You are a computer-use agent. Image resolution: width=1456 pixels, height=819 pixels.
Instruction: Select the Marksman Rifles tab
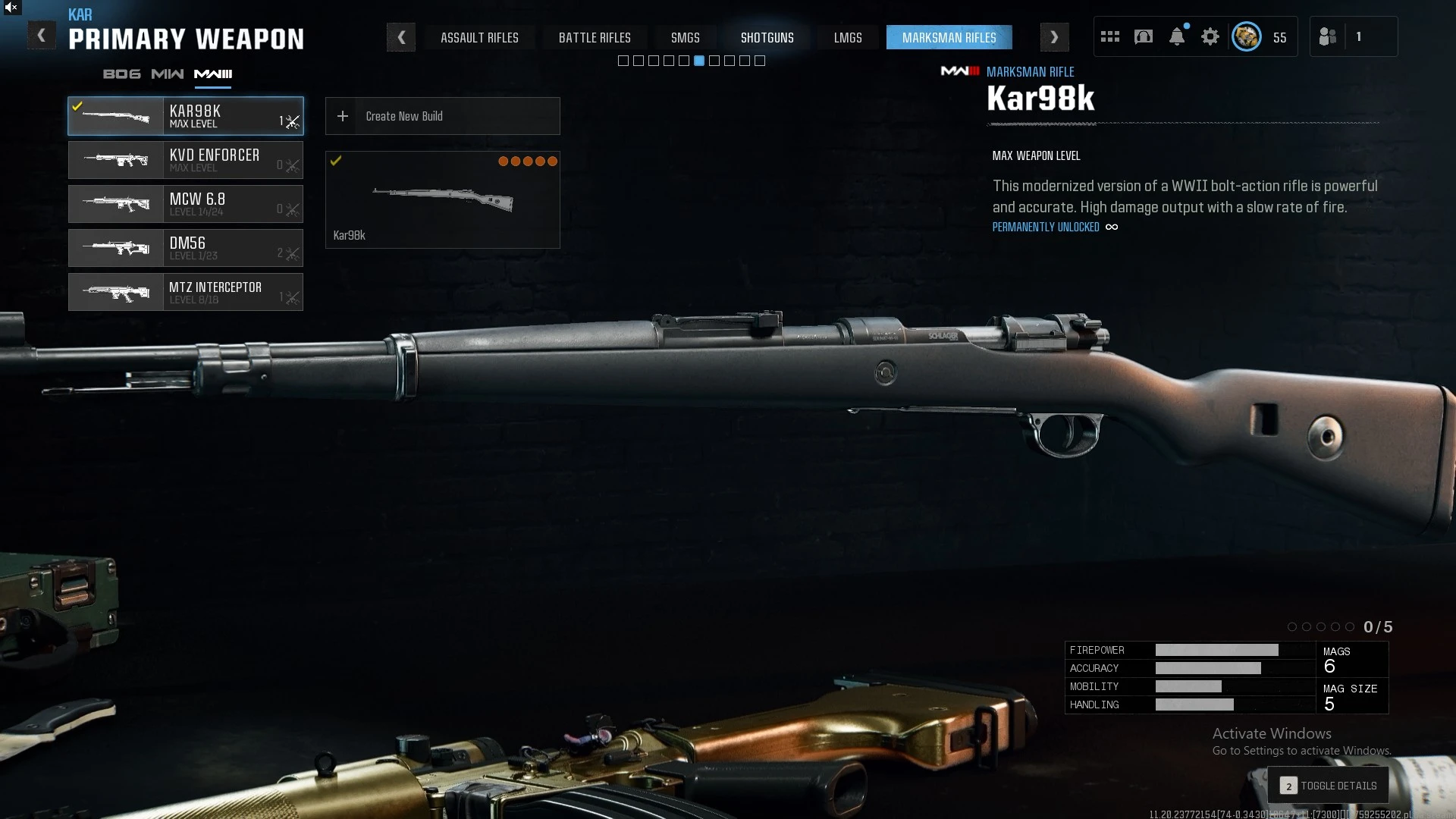point(949,38)
